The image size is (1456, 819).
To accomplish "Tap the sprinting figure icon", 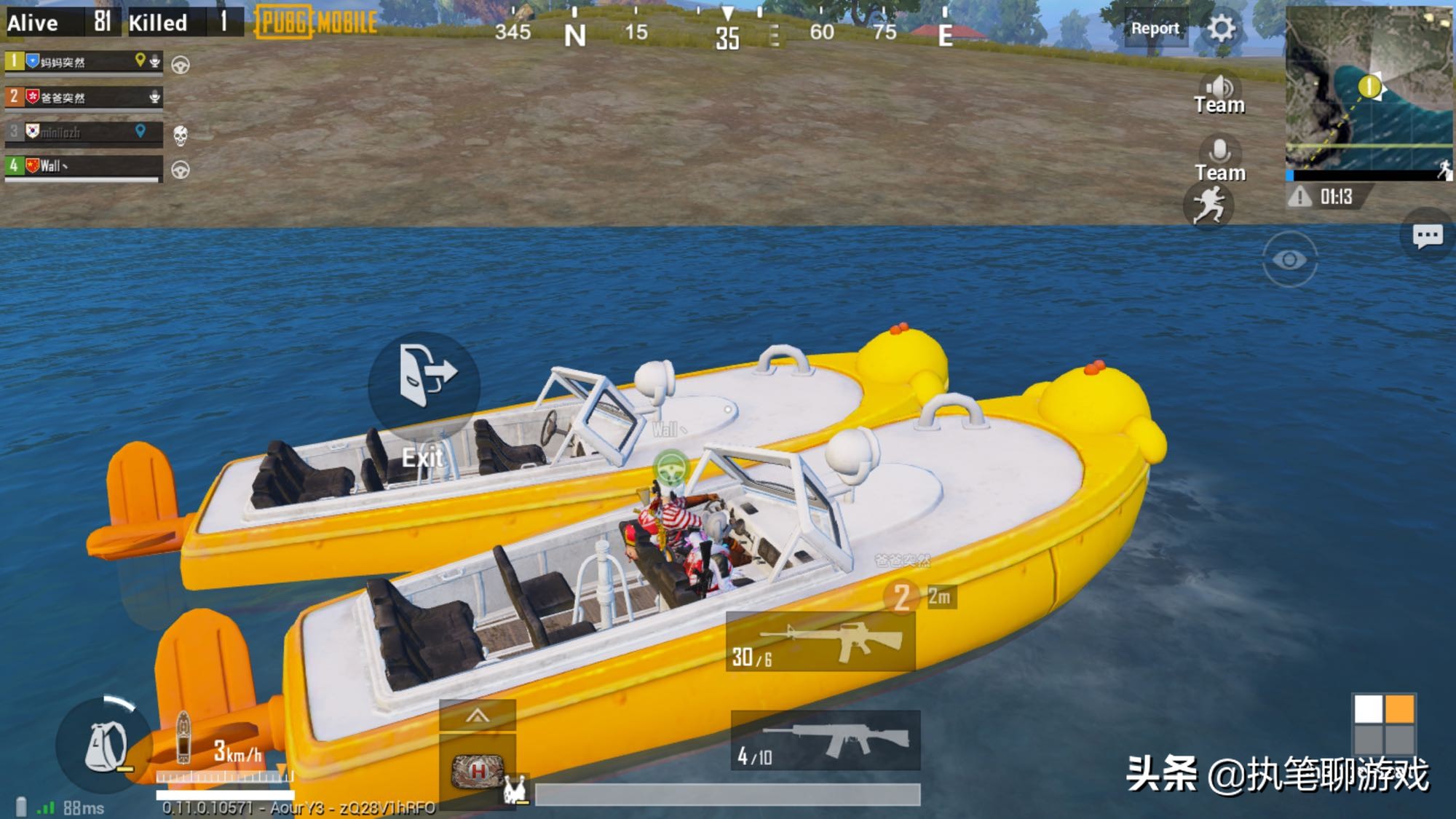I will click(x=1209, y=205).
